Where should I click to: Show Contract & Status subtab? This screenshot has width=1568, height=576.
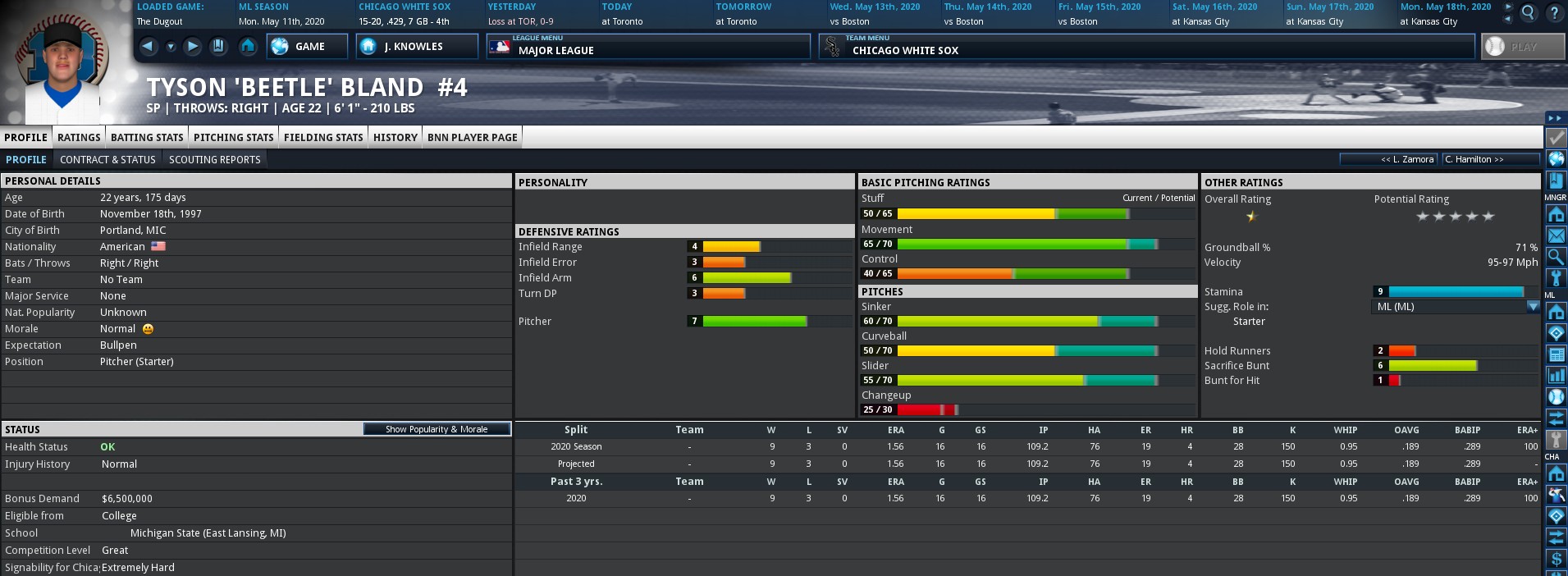(x=107, y=159)
